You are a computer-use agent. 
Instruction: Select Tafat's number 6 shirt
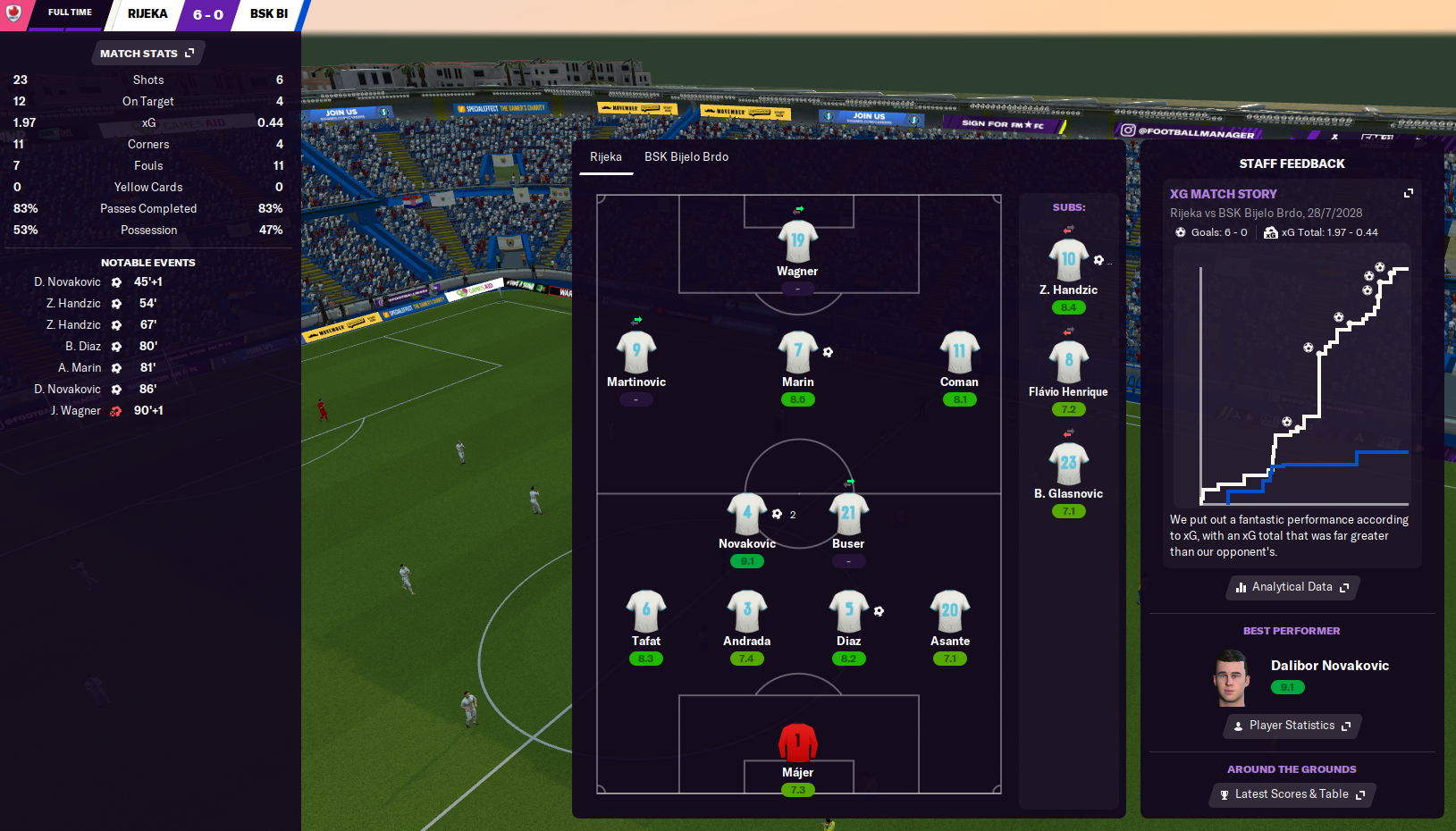[645, 610]
